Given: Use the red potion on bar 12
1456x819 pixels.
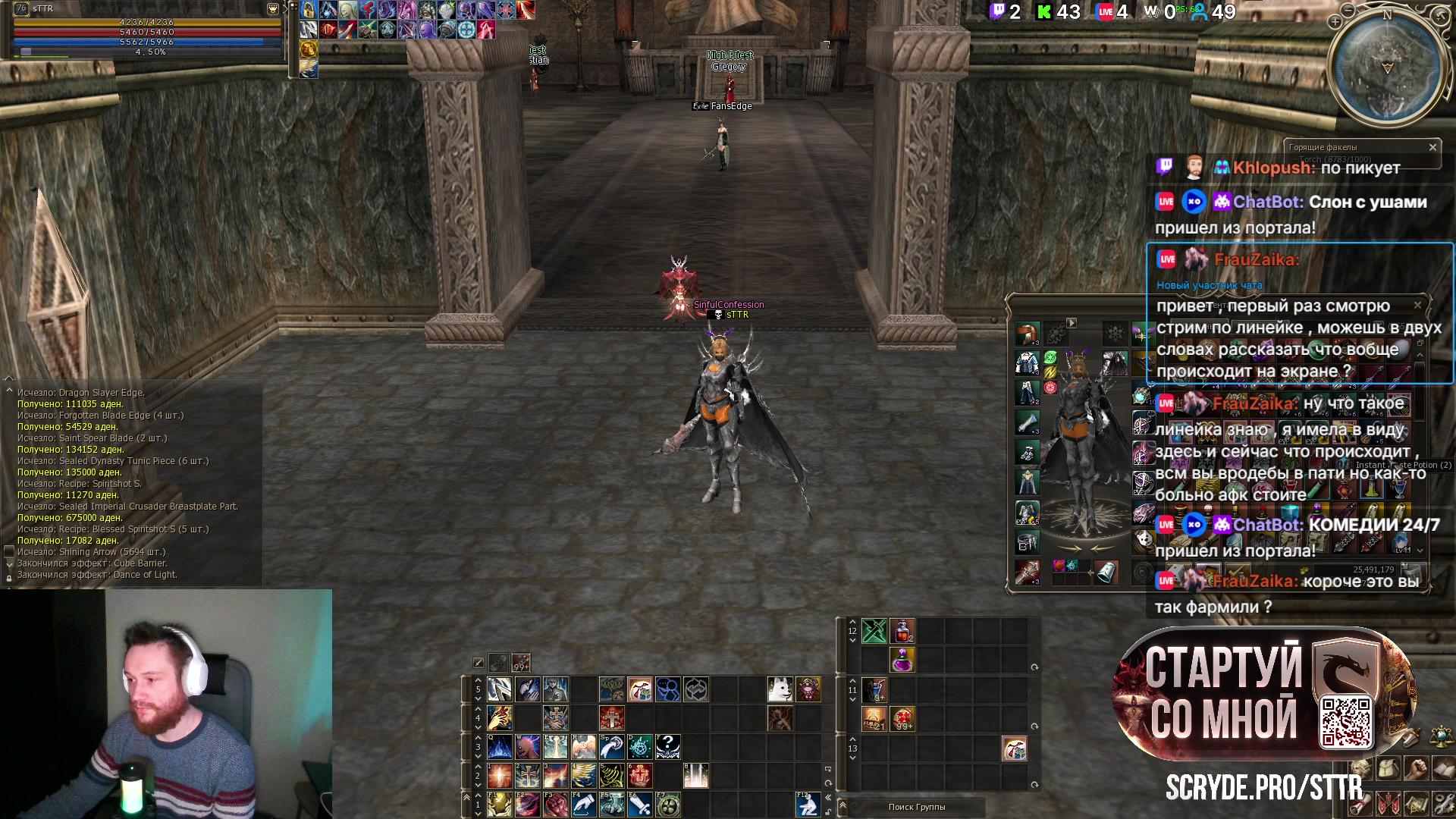Looking at the screenshot, I should [902, 631].
